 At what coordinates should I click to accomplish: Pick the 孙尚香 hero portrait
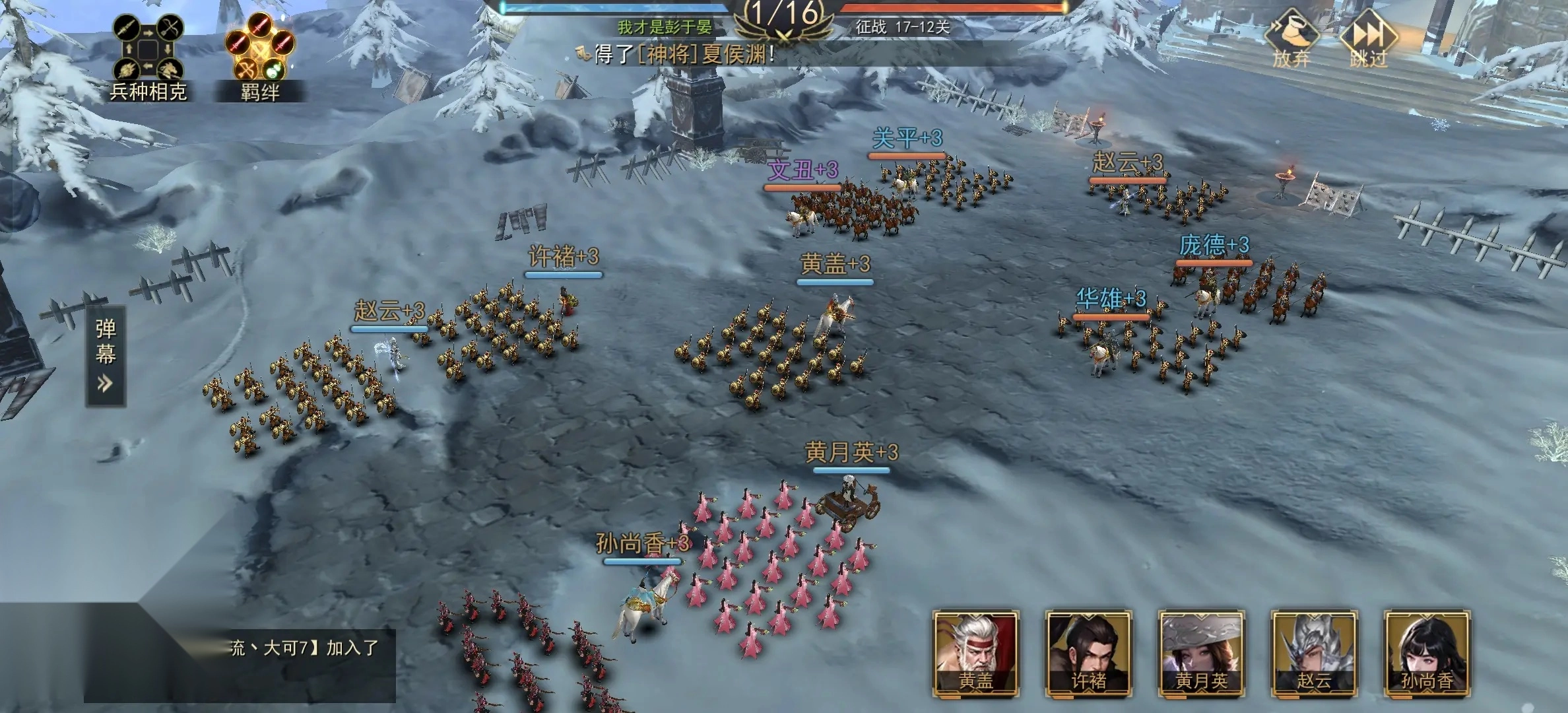(1426, 654)
